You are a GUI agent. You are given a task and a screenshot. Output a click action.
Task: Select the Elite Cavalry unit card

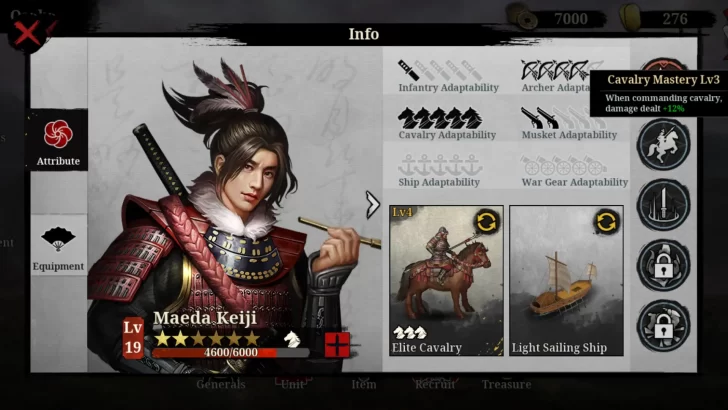point(446,280)
